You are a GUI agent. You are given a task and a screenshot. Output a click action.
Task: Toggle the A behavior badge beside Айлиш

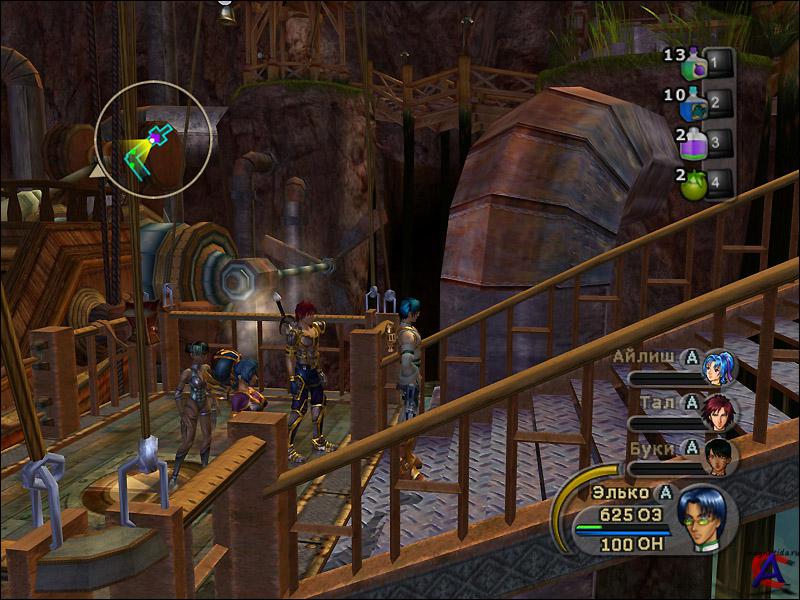689,356
